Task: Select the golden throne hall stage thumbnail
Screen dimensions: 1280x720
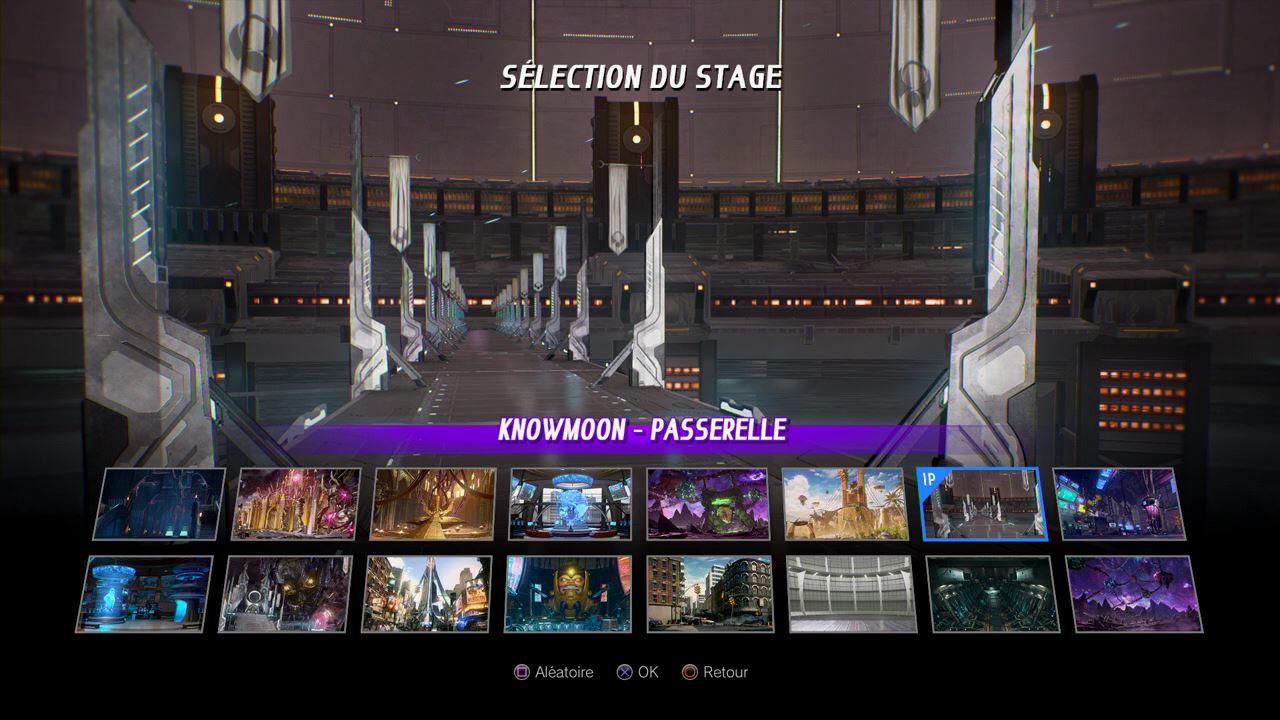Action: tap(434, 504)
